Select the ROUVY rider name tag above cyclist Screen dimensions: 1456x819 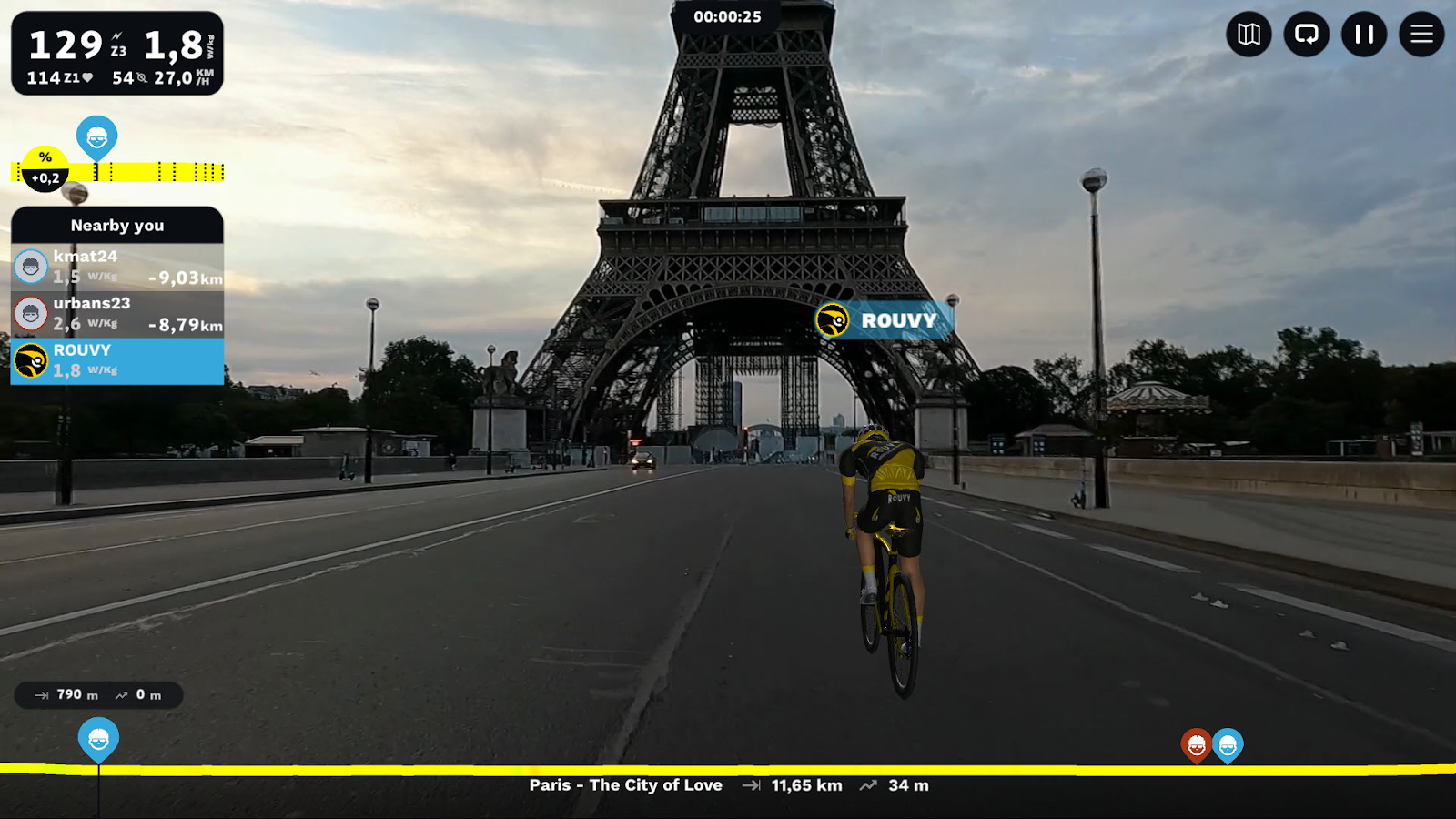coord(881,320)
